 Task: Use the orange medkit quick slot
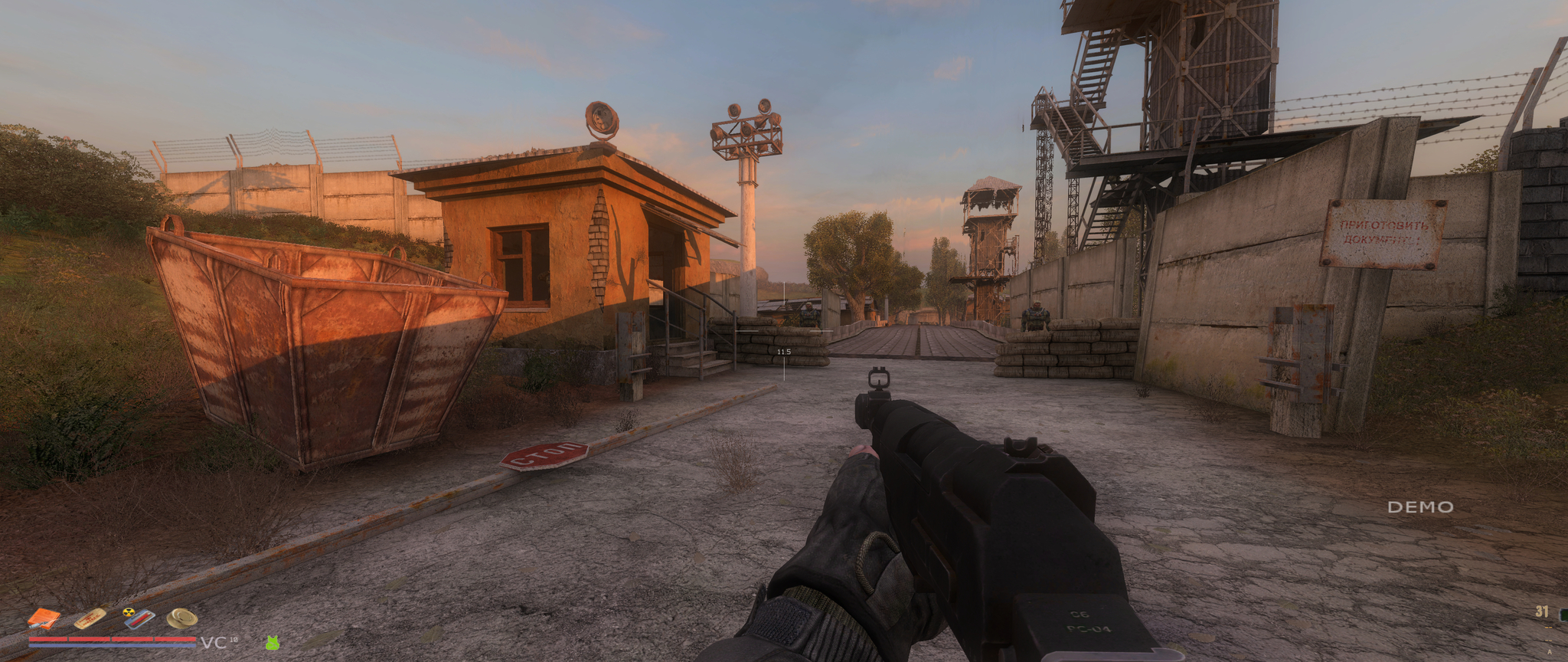(44, 618)
